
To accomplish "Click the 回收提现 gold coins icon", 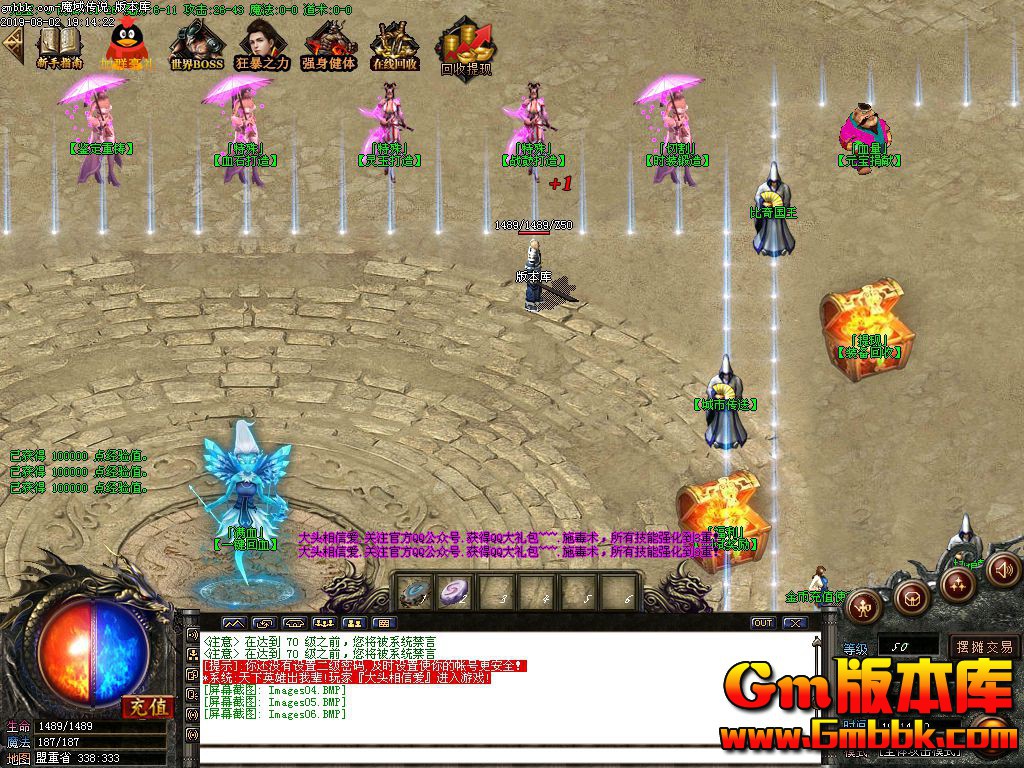I will (x=466, y=46).
